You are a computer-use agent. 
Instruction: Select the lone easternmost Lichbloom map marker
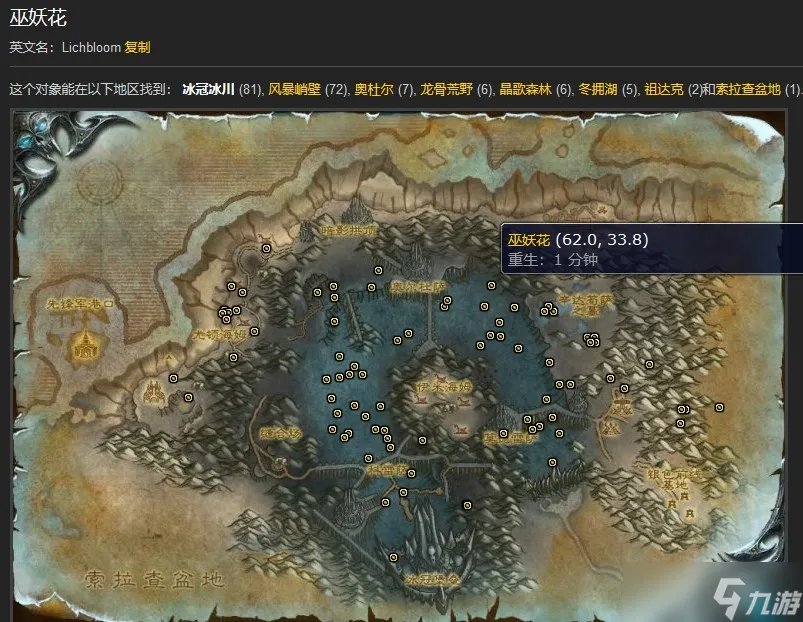tap(720, 407)
